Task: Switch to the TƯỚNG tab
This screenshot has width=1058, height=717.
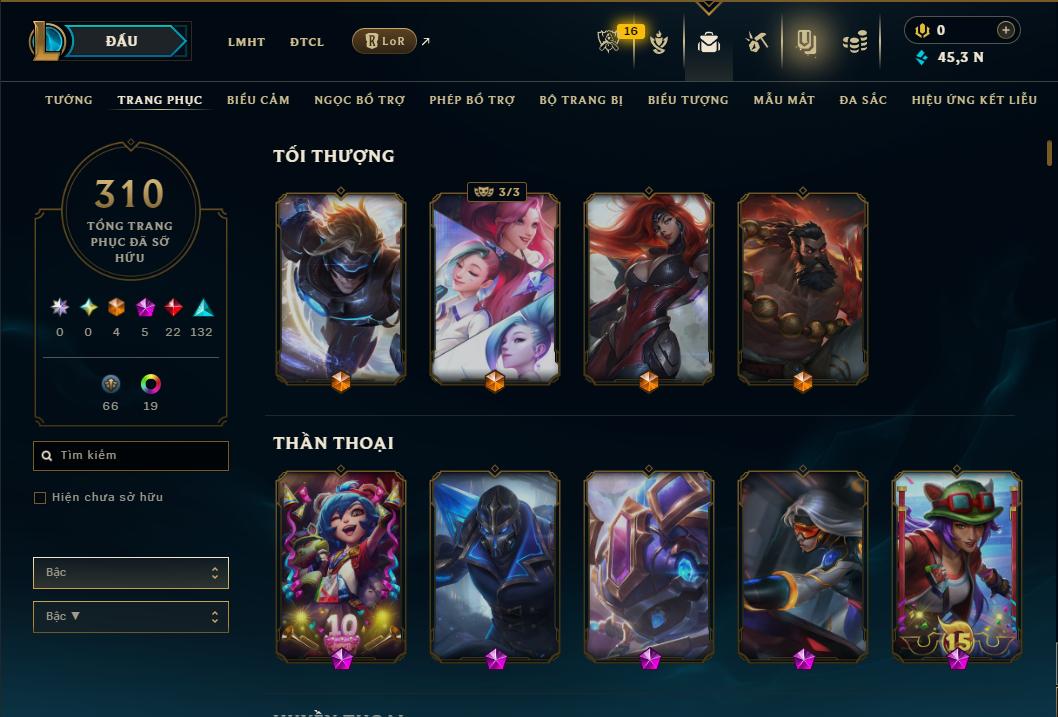Action: click(x=69, y=100)
